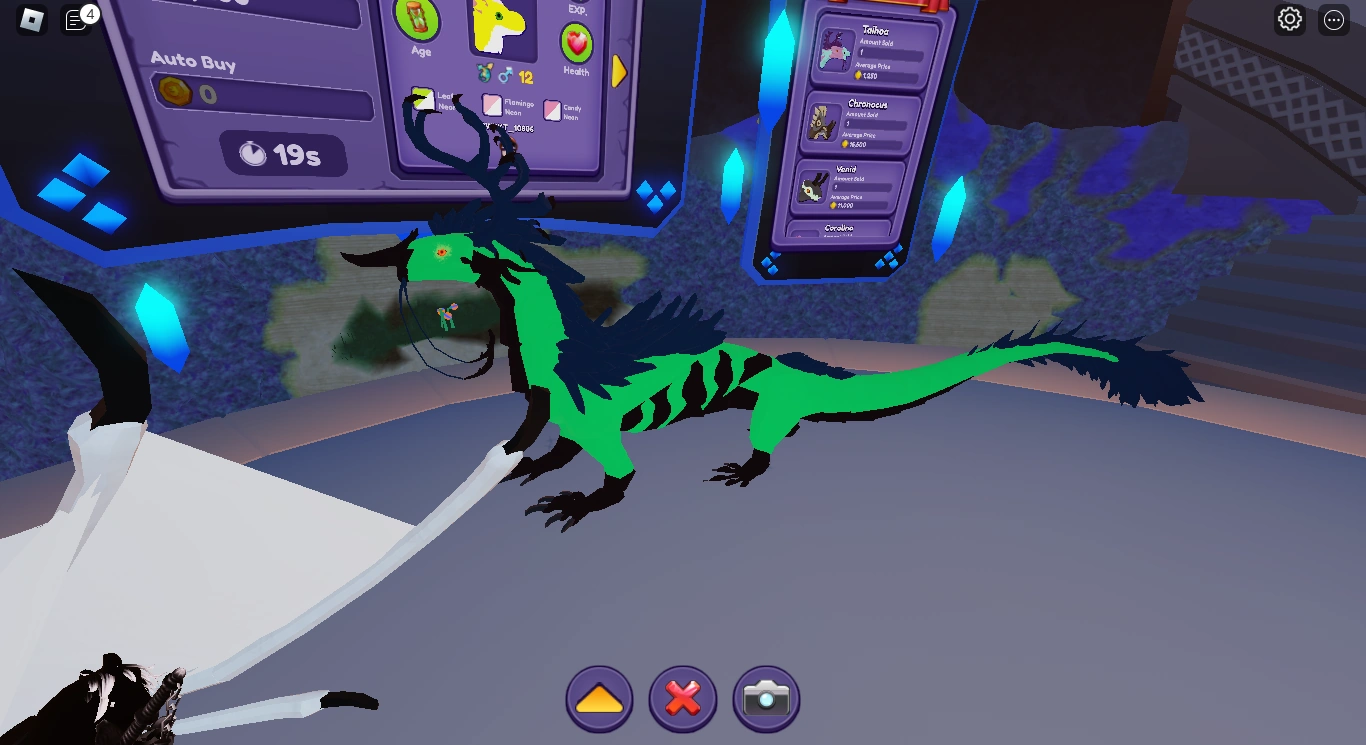Toggle the Leaf Neon checkbox
The width and height of the screenshot is (1366, 745).
coord(424,100)
